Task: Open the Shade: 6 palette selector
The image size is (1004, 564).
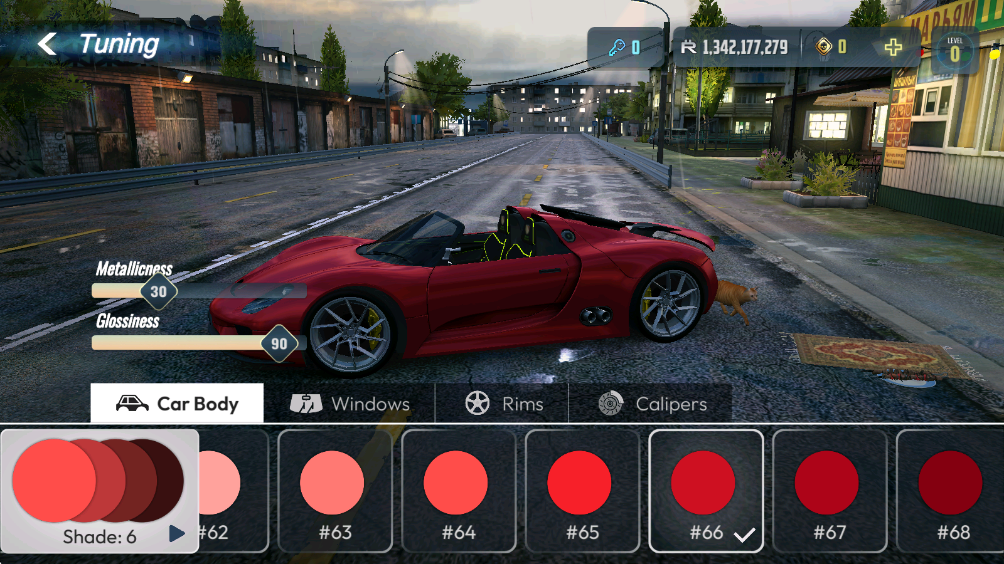Action: click(x=100, y=491)
